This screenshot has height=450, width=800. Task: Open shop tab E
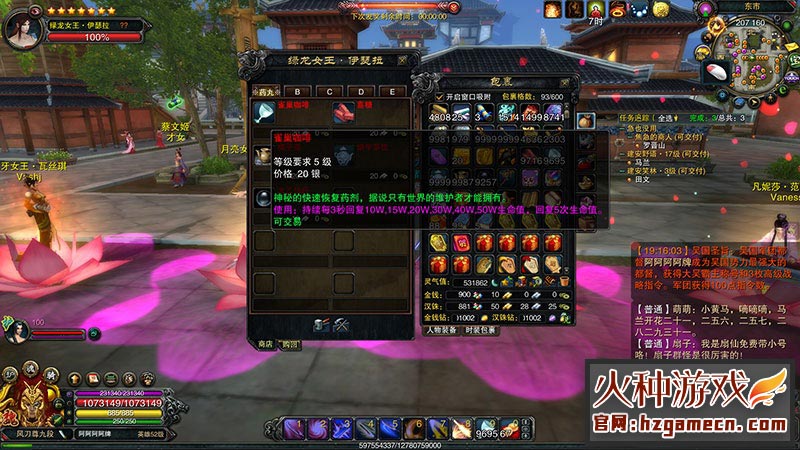391,92
